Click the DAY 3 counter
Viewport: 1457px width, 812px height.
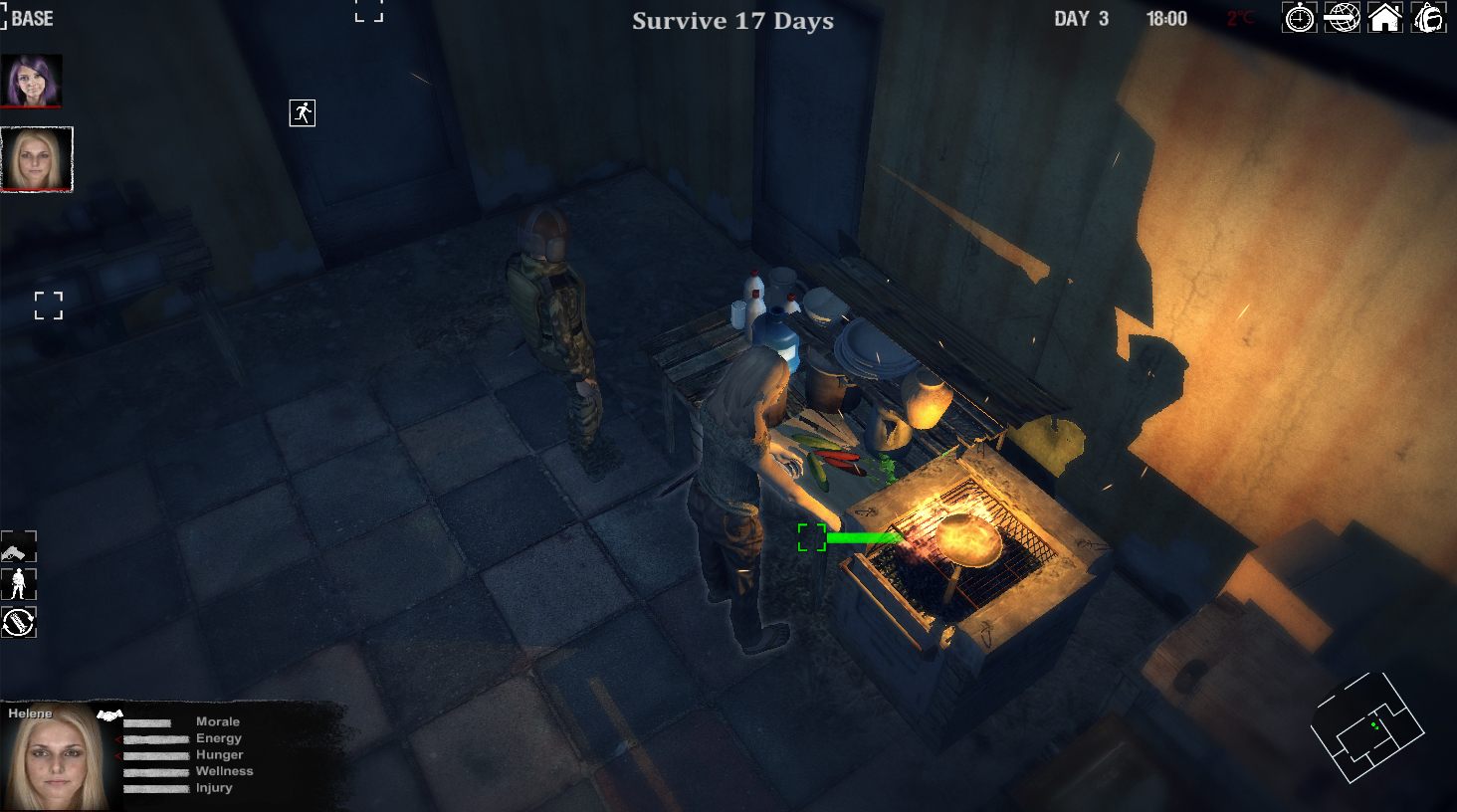click(x=1081, y=17)
